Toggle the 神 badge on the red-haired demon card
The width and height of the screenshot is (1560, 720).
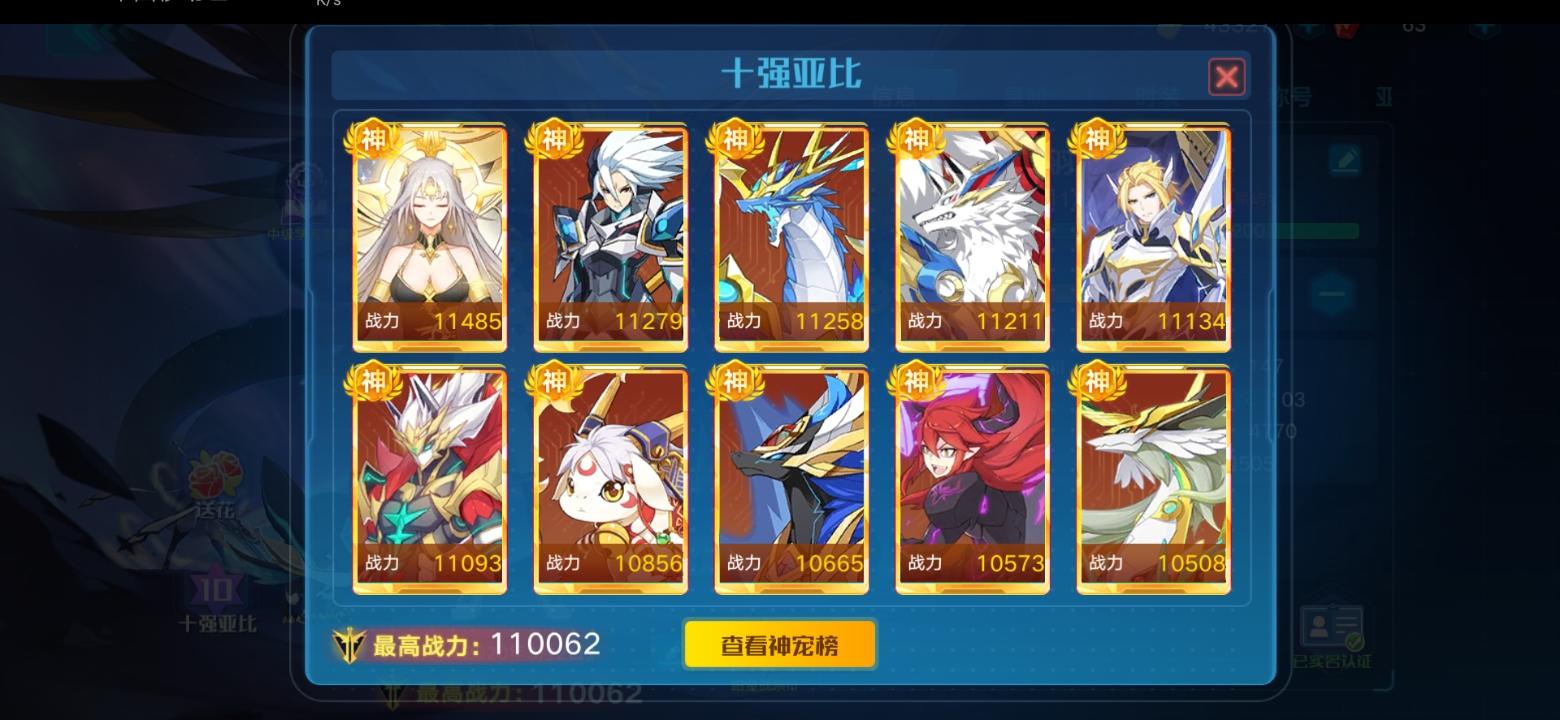pos(915,381)
